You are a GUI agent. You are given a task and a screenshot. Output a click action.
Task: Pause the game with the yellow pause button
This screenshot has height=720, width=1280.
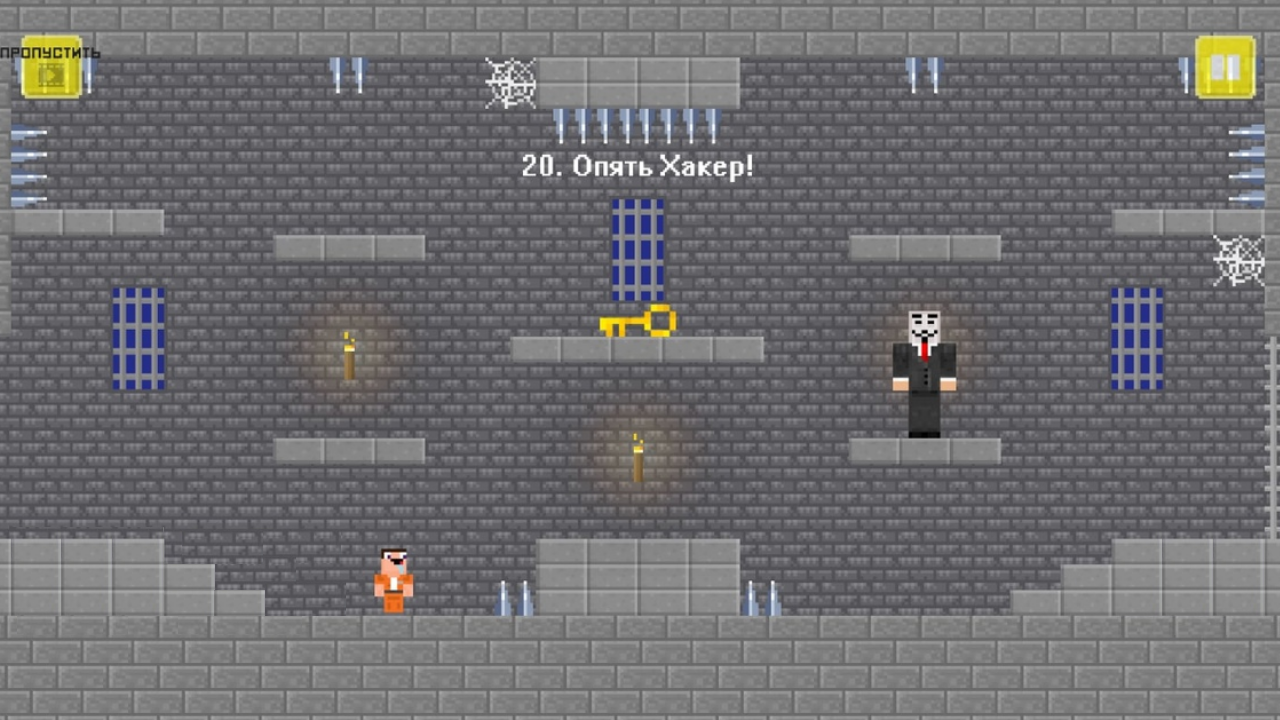1225,65
